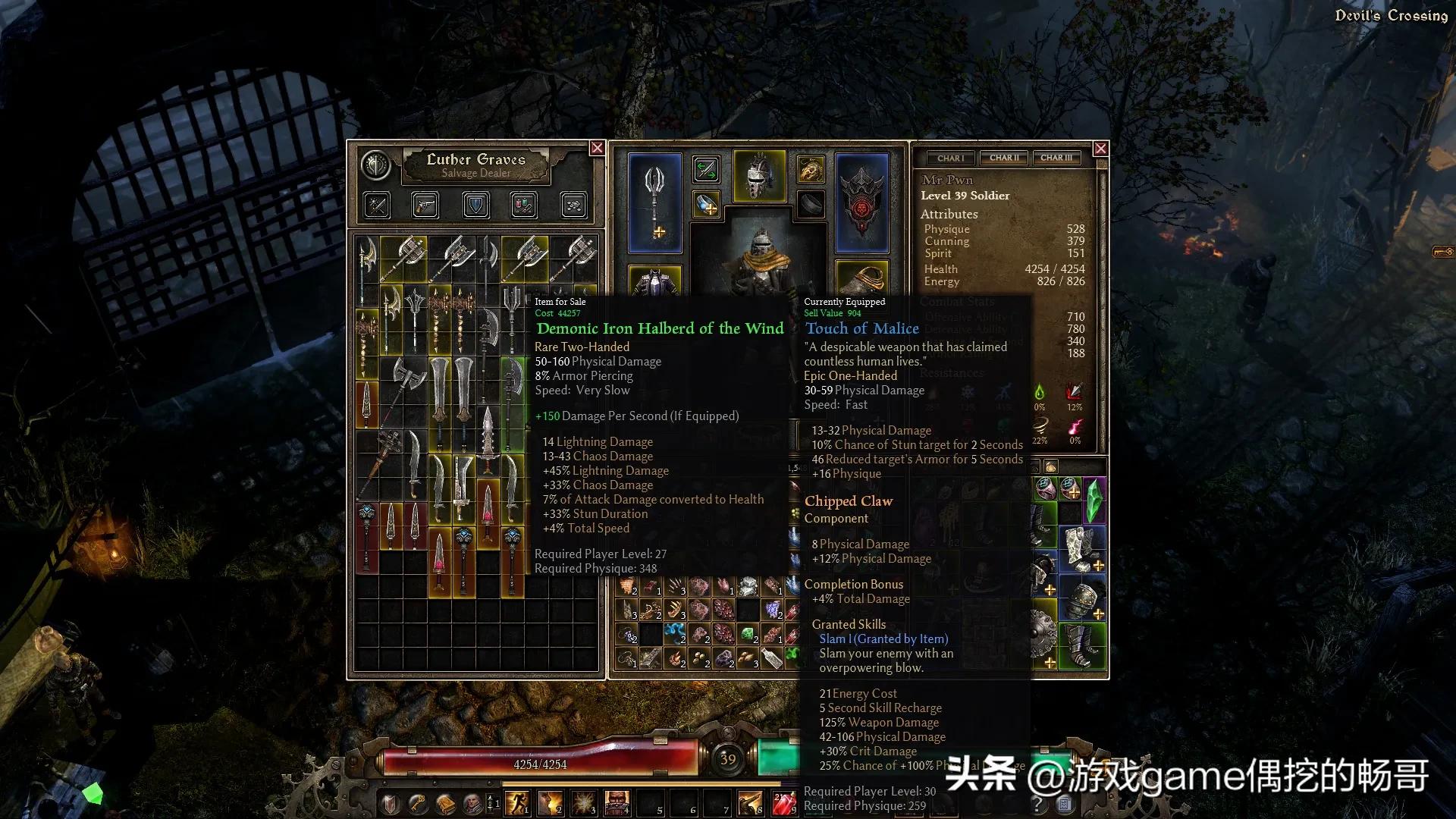Open the character portrait button on action bar
The image size is (1456, 819).
(x=472, y=802)
